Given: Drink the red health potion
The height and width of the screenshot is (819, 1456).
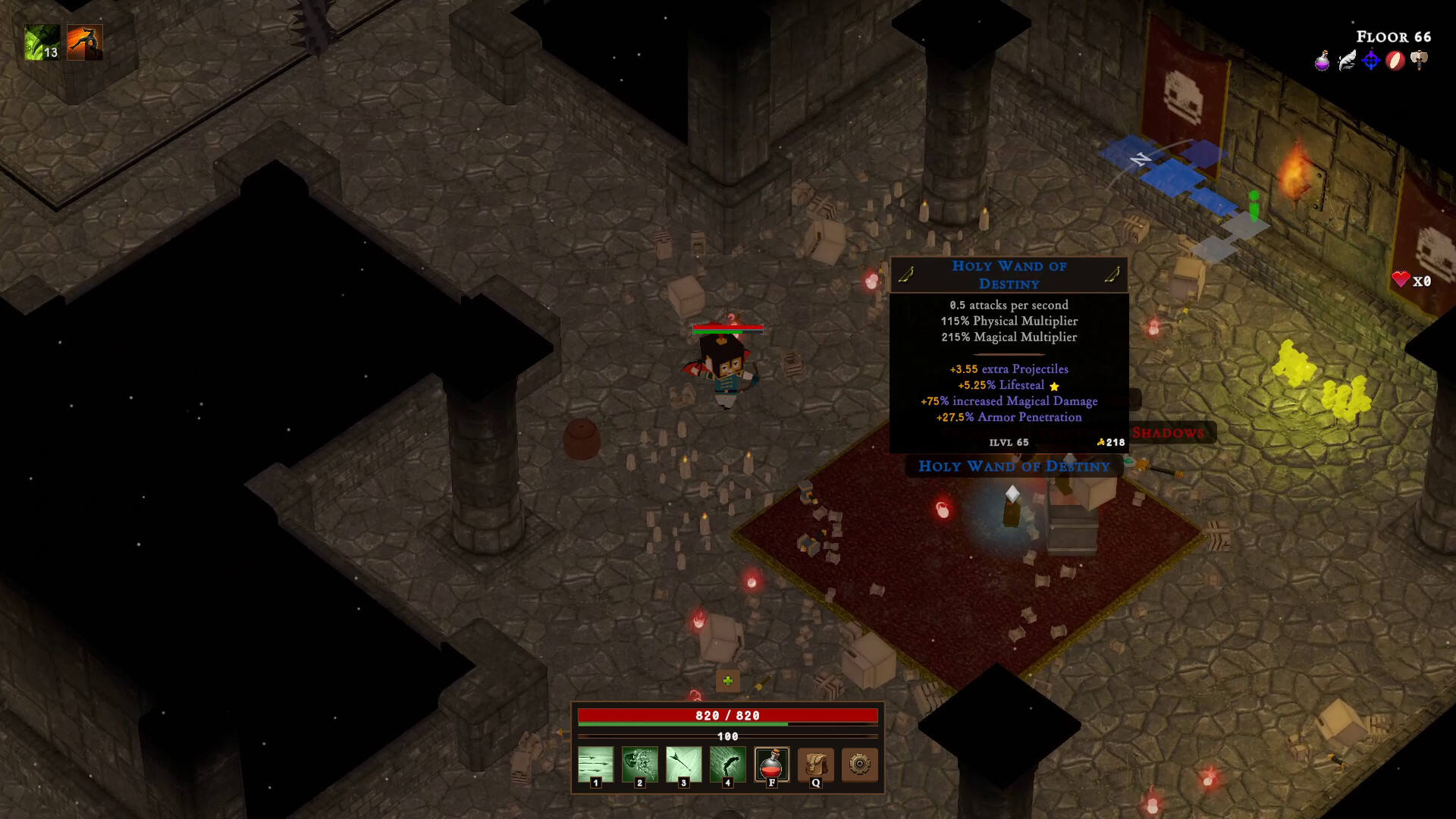Looking at the screenshot, I should (x=771, y=764).
